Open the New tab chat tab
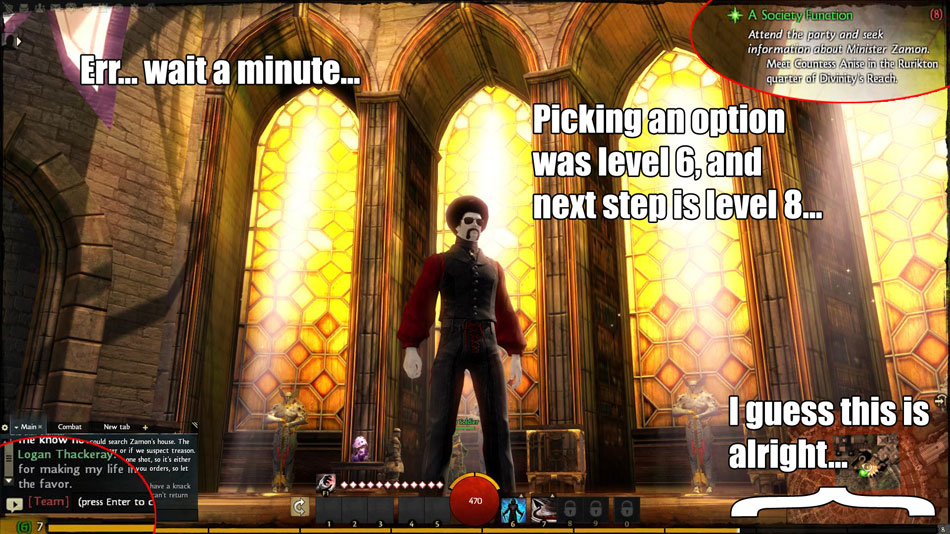Viewport: 950px width, 534px height. click(x=116, y=427)
